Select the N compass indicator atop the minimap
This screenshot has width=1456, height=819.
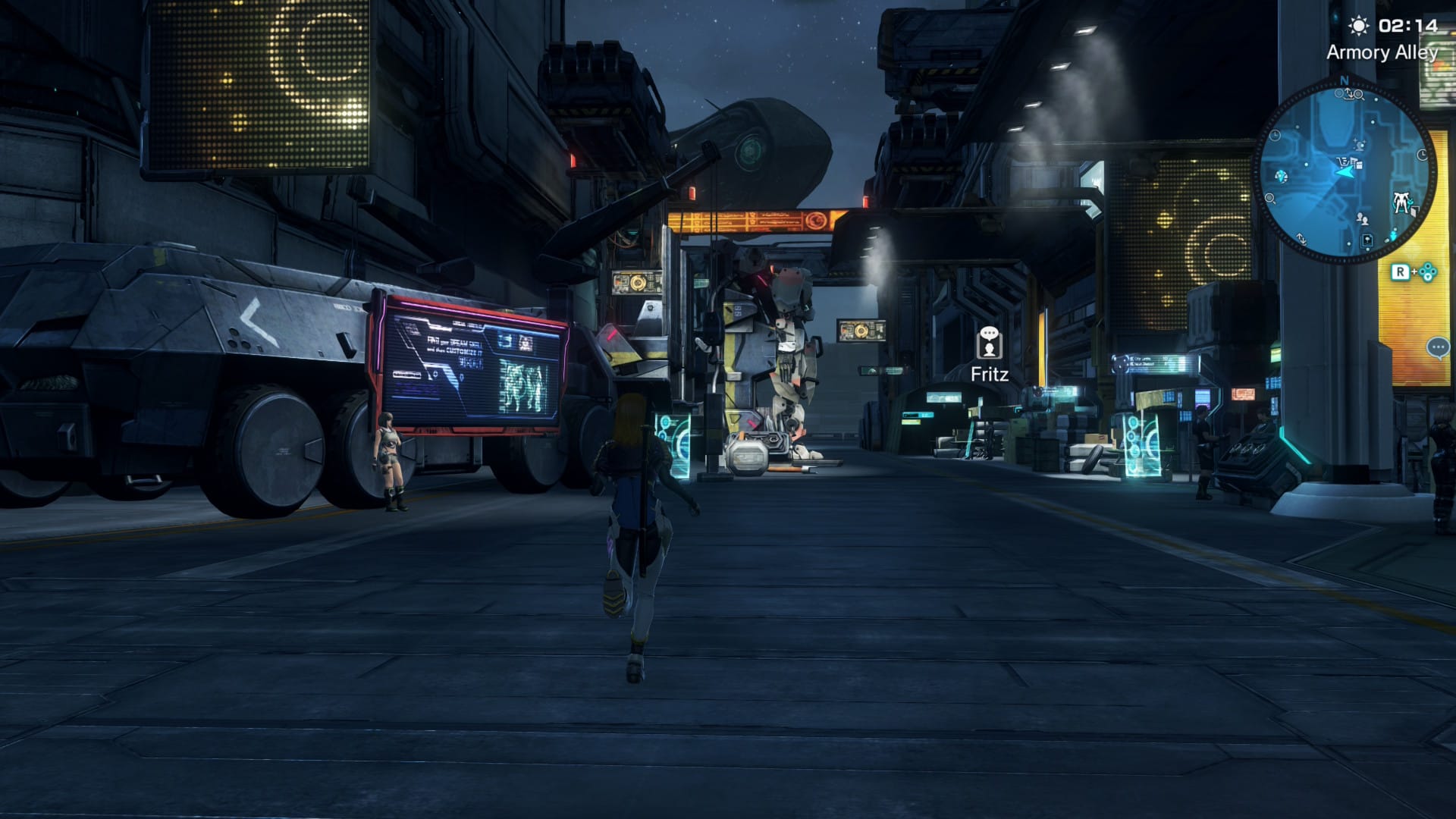pyautogui.click(x=1345, y=80)
